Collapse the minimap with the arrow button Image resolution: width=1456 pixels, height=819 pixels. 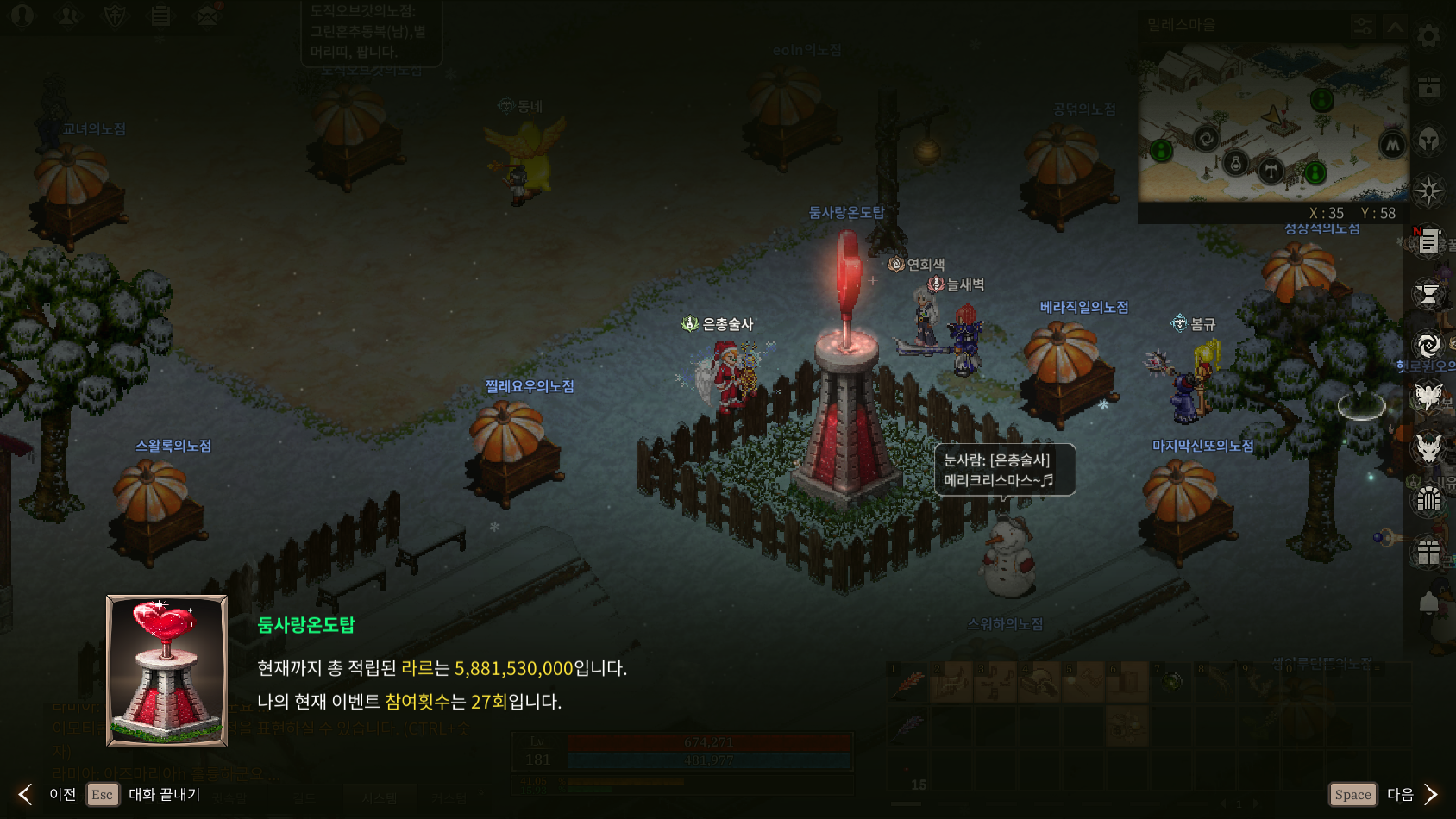click(x=1394, y=26)
